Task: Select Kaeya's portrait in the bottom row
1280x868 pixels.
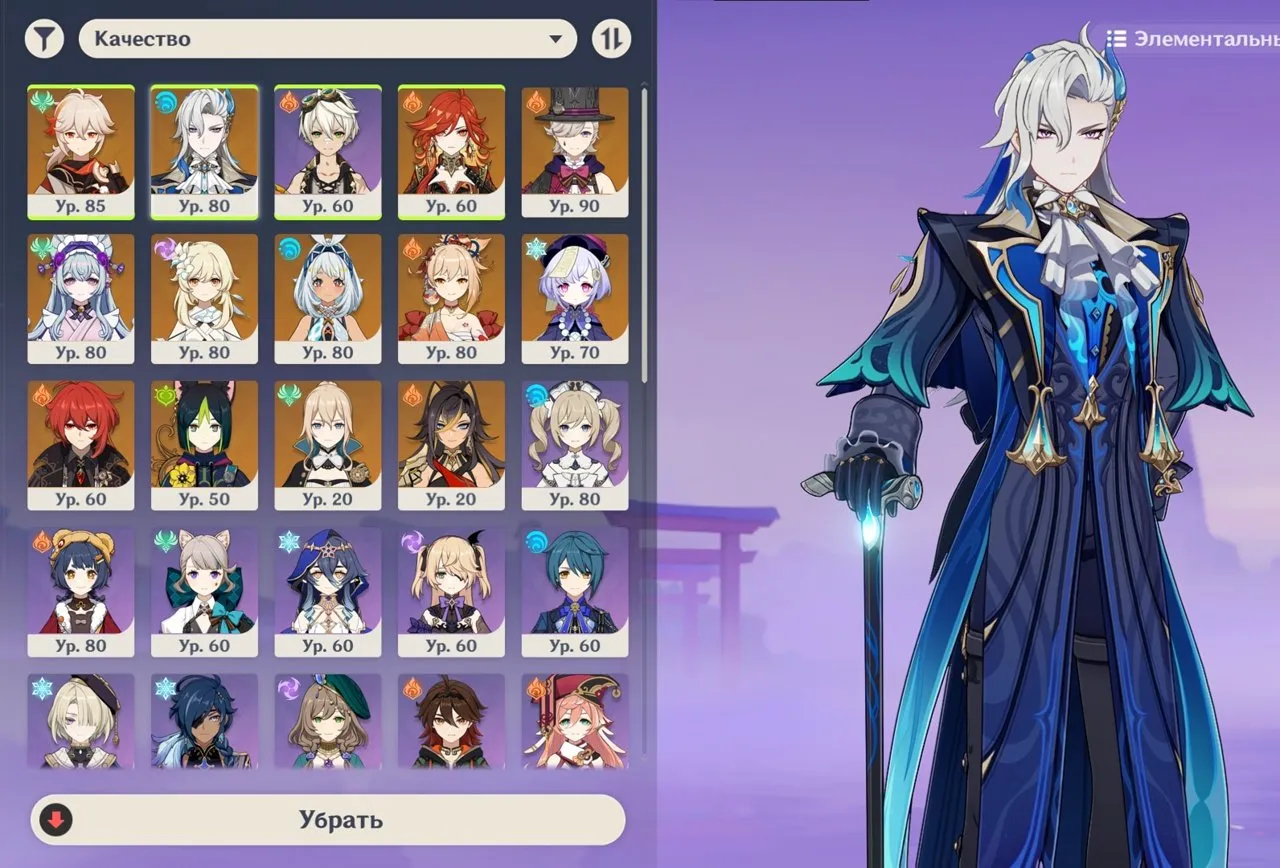Action: [204, 720]
